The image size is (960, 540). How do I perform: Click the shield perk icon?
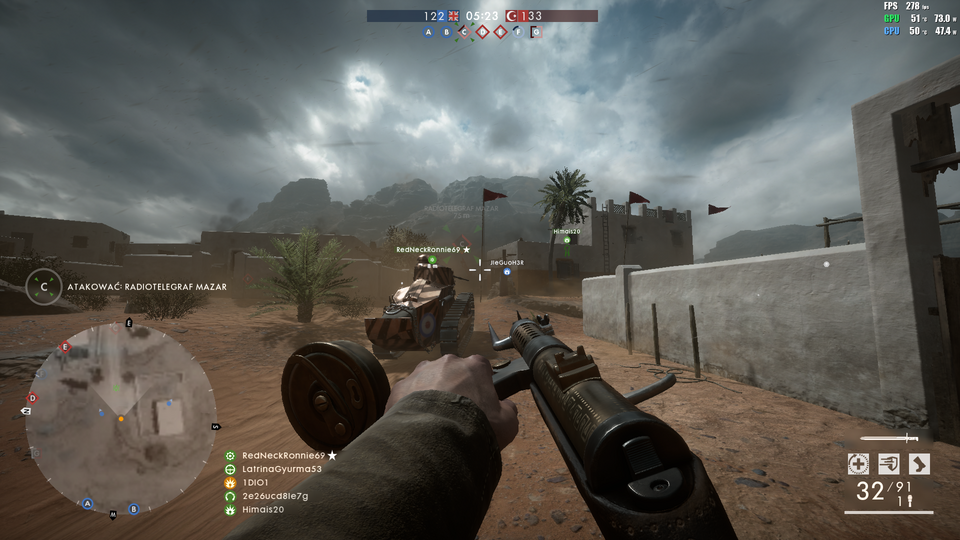coord(888,463)
